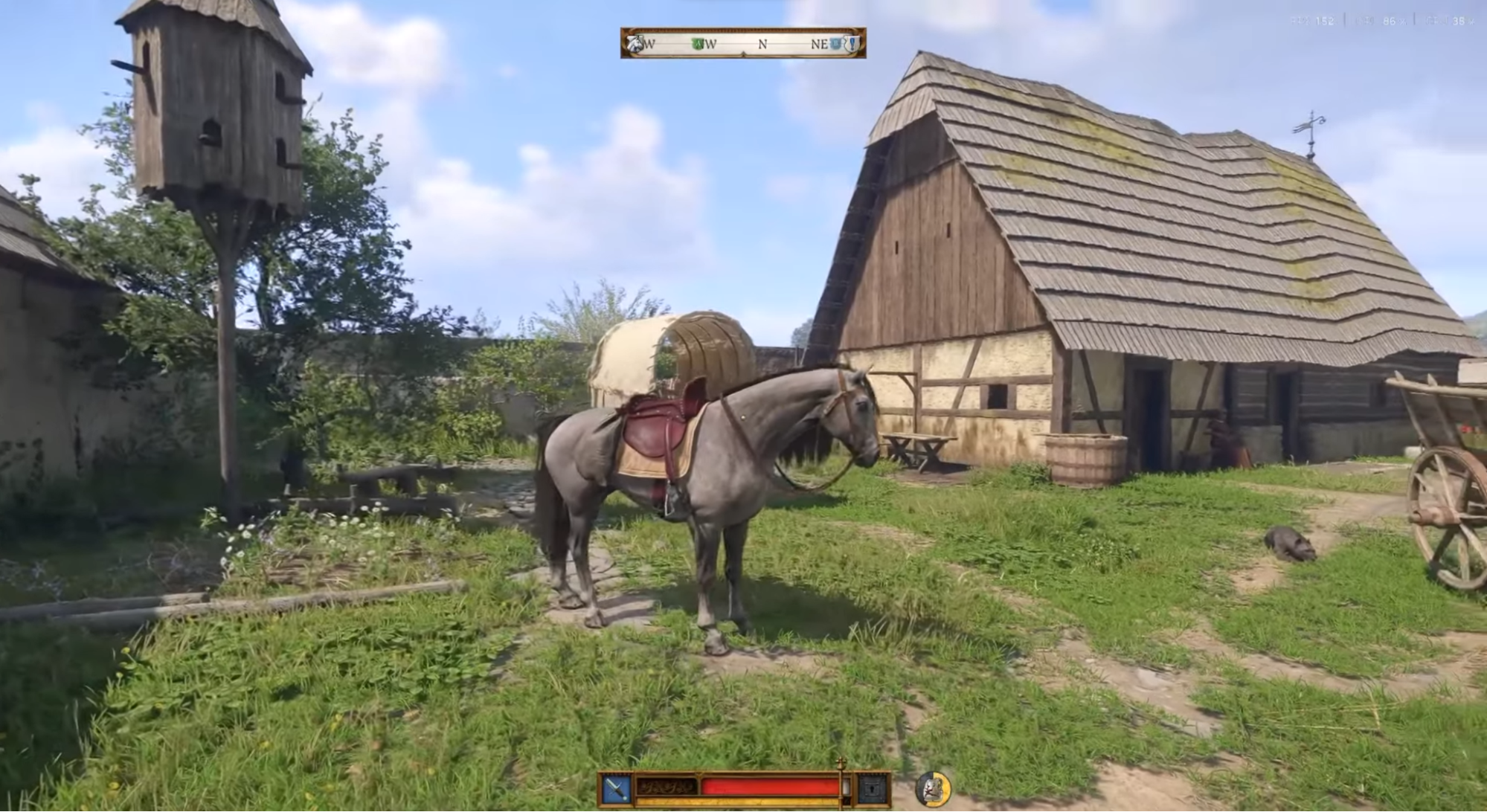Screen dimensions: 1487x812
Task: Click the W direction label on the compass
Action: click(x=650, y=44)
